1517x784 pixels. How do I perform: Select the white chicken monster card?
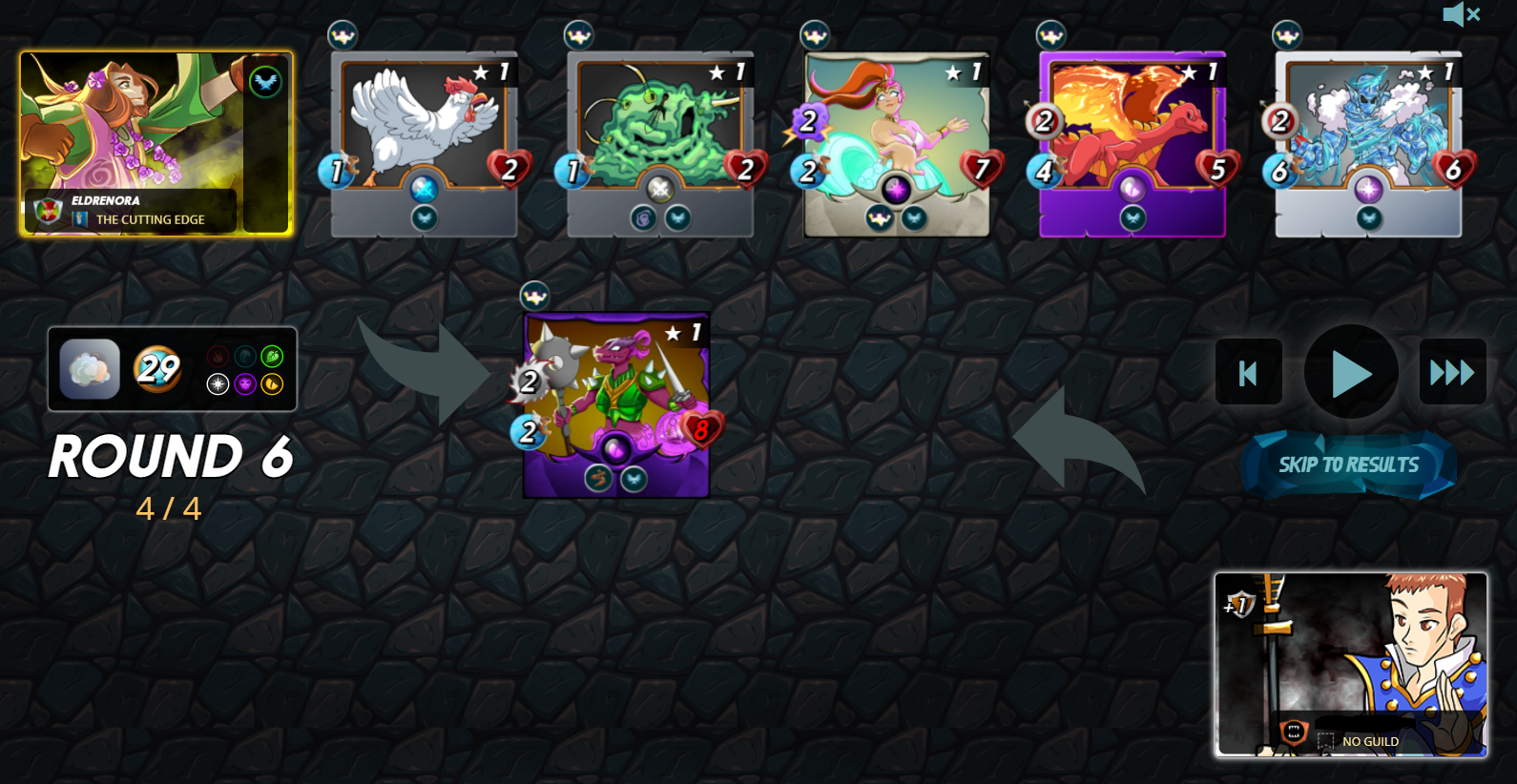tap(424, 143)
